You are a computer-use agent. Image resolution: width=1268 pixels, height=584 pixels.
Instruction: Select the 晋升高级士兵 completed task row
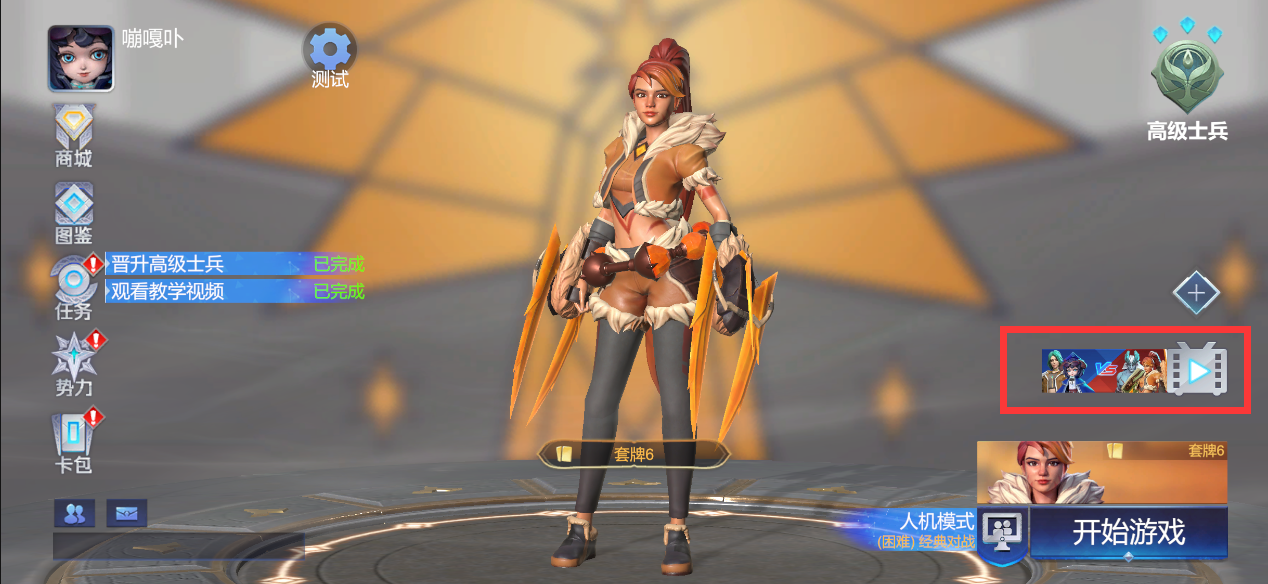point(235,264)
